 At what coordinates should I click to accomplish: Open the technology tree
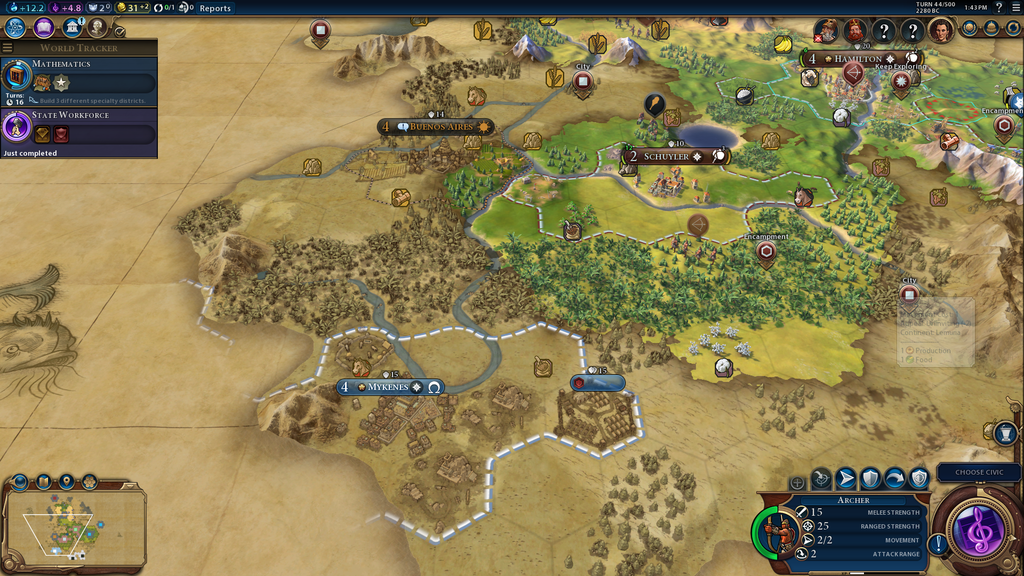click(x=15, y=28)
